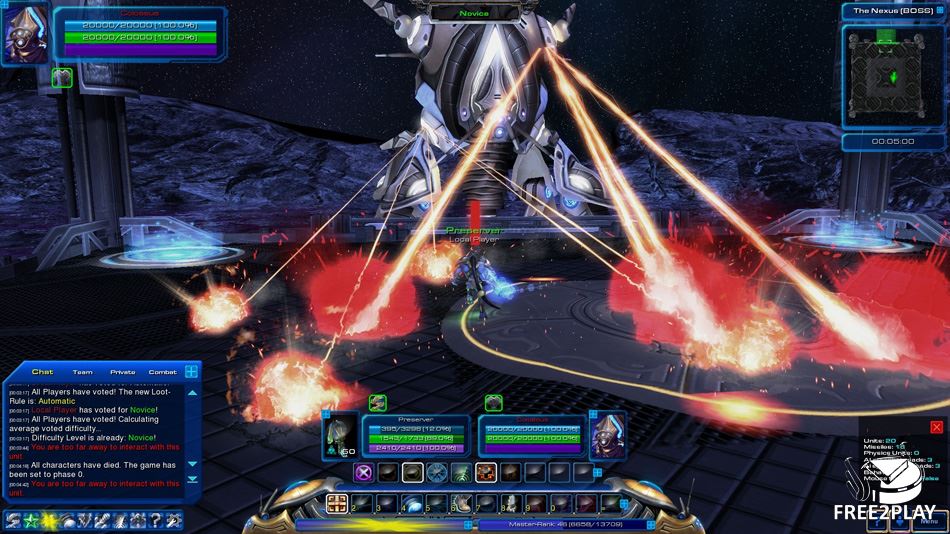Close the debug stats panel with red X
Image resolution: width=950 pixels, height=534 pixels.
[936, 427]
